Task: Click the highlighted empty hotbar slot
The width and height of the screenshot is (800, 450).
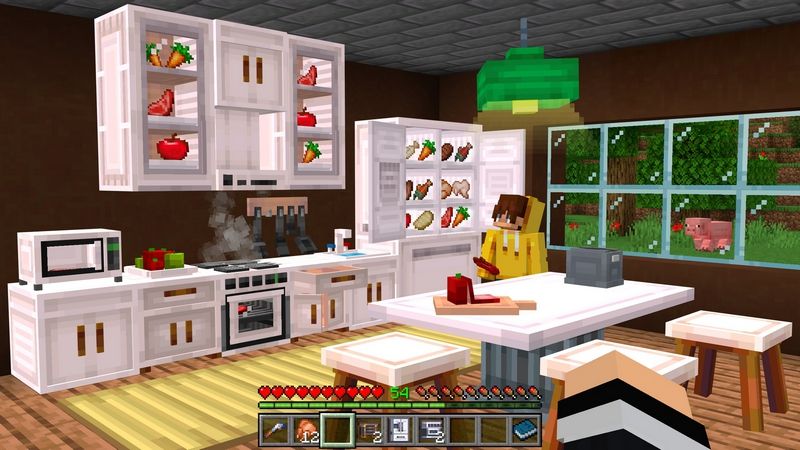Action: tap(337, 430)
